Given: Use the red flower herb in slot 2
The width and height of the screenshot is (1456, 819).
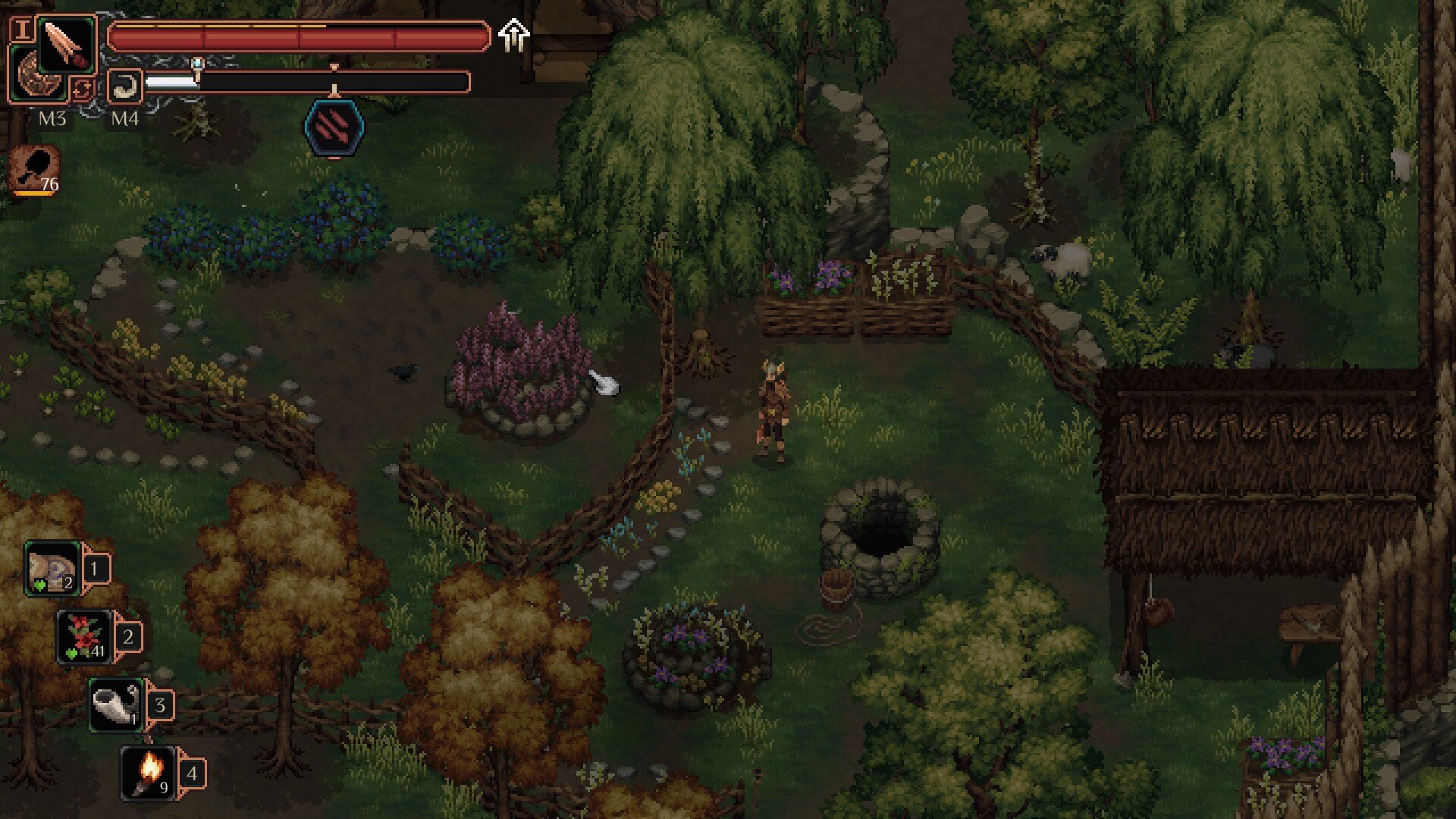Looking at the screenshot, I should click(85, 636).
